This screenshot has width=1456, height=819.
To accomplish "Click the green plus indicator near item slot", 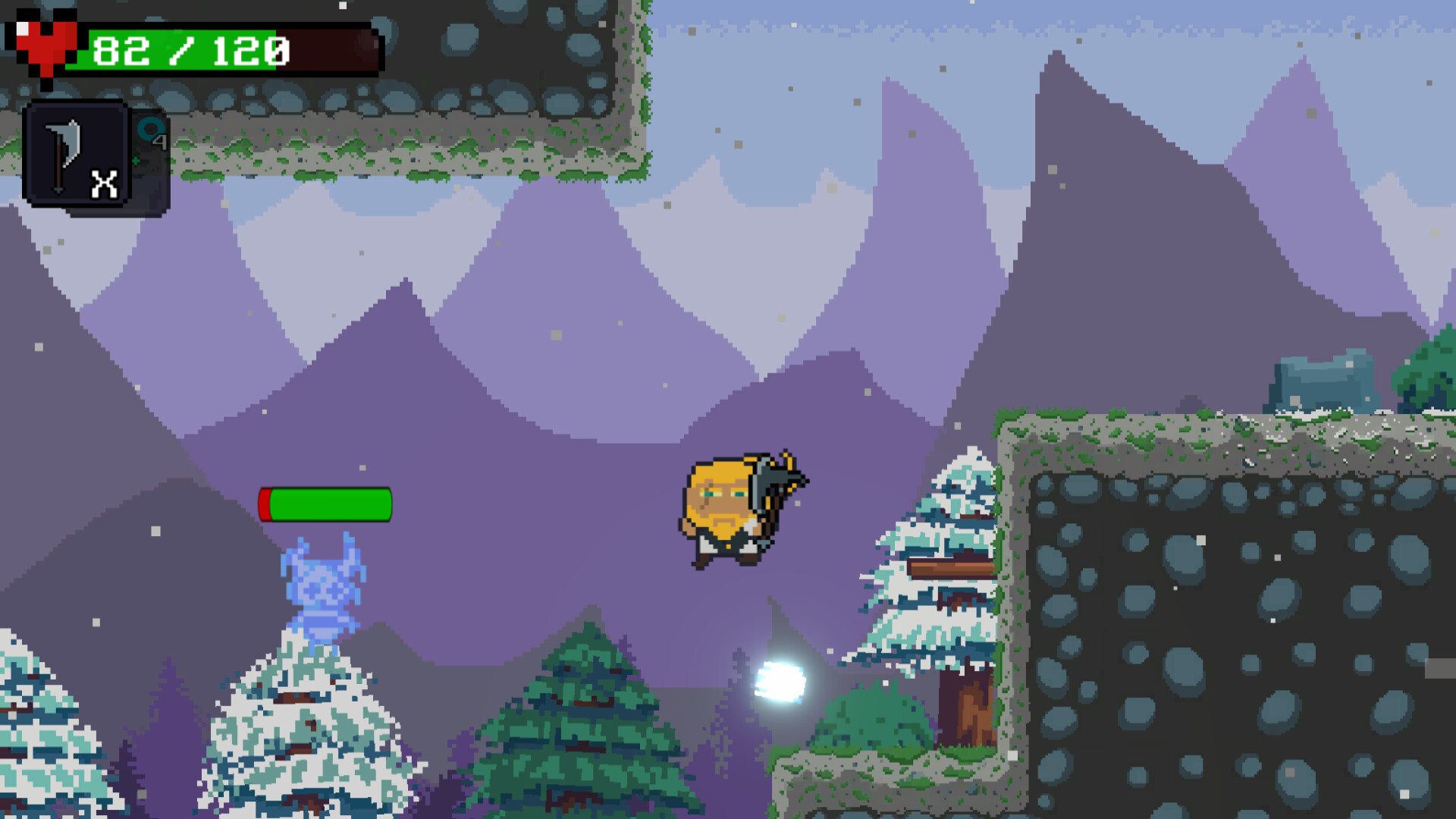I will (x=135, y=162).
